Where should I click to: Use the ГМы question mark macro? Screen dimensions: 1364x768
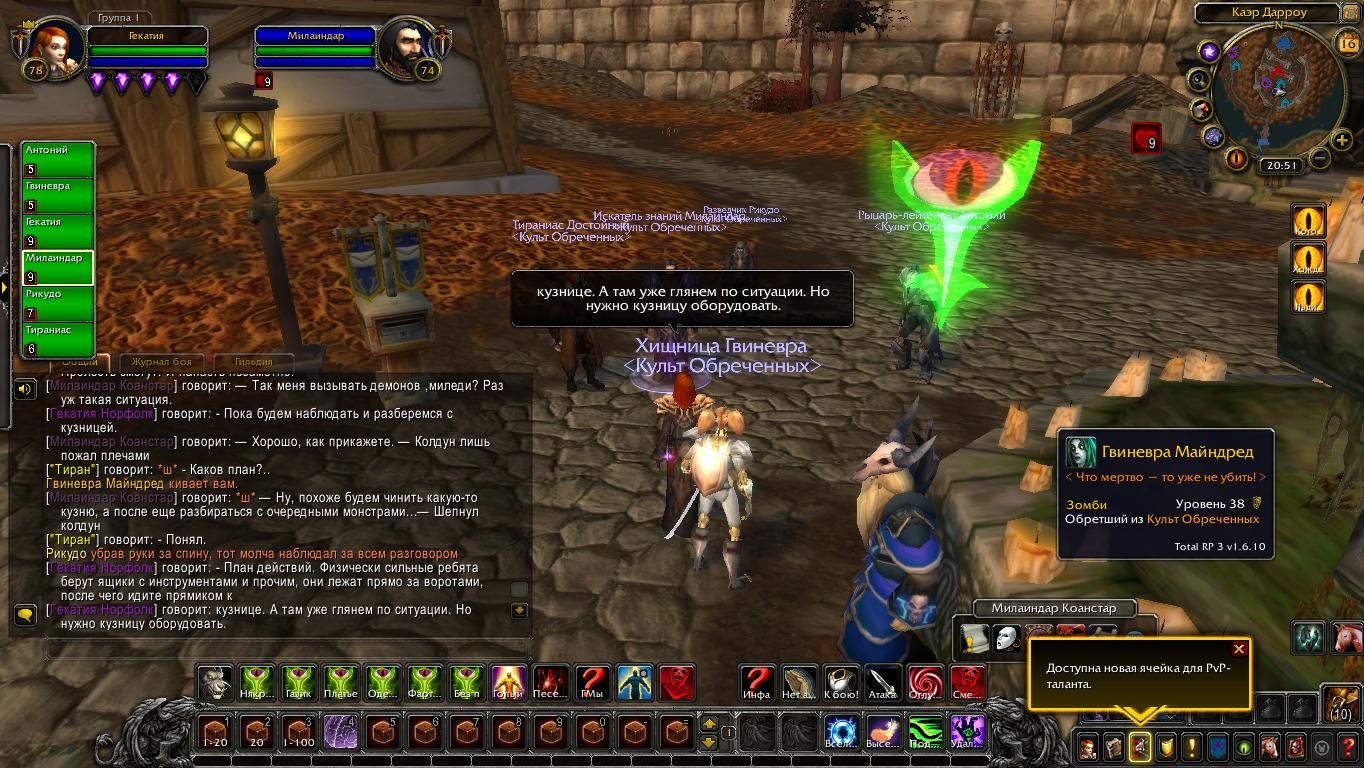(x=593, y=682)
